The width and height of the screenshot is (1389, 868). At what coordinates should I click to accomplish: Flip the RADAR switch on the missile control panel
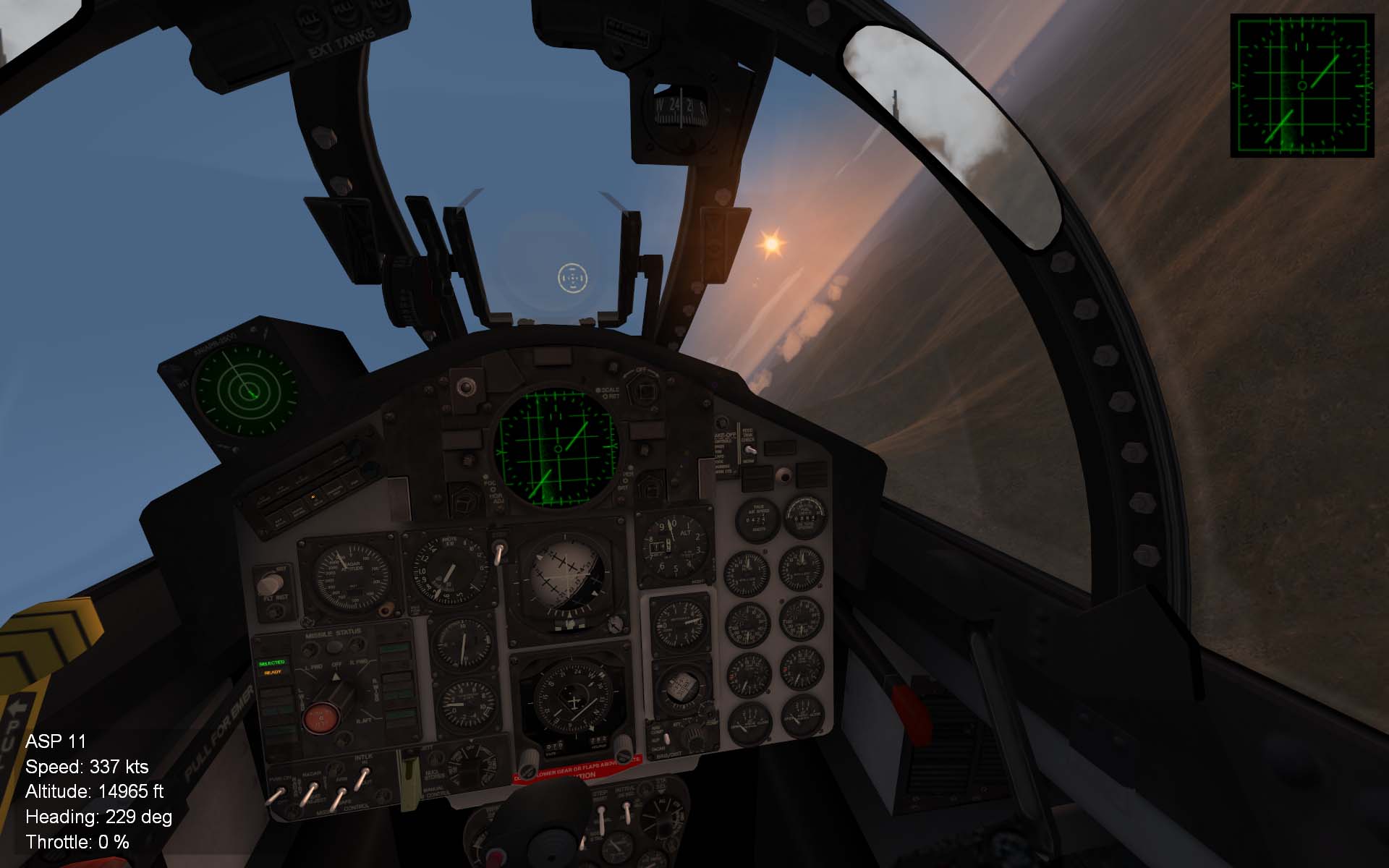tap(312, 785)
